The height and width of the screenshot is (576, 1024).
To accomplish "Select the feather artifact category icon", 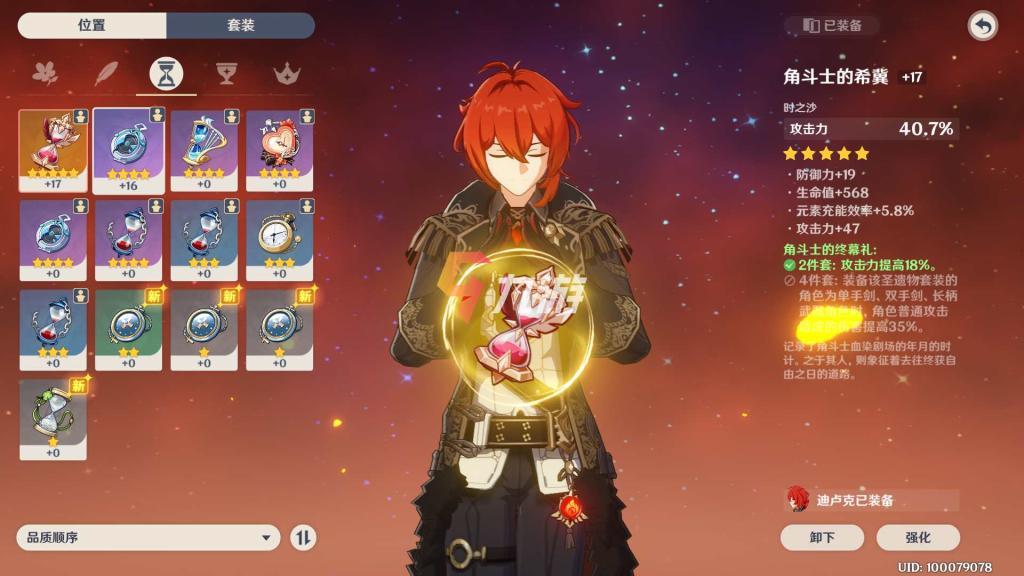I will click(106, 73).
